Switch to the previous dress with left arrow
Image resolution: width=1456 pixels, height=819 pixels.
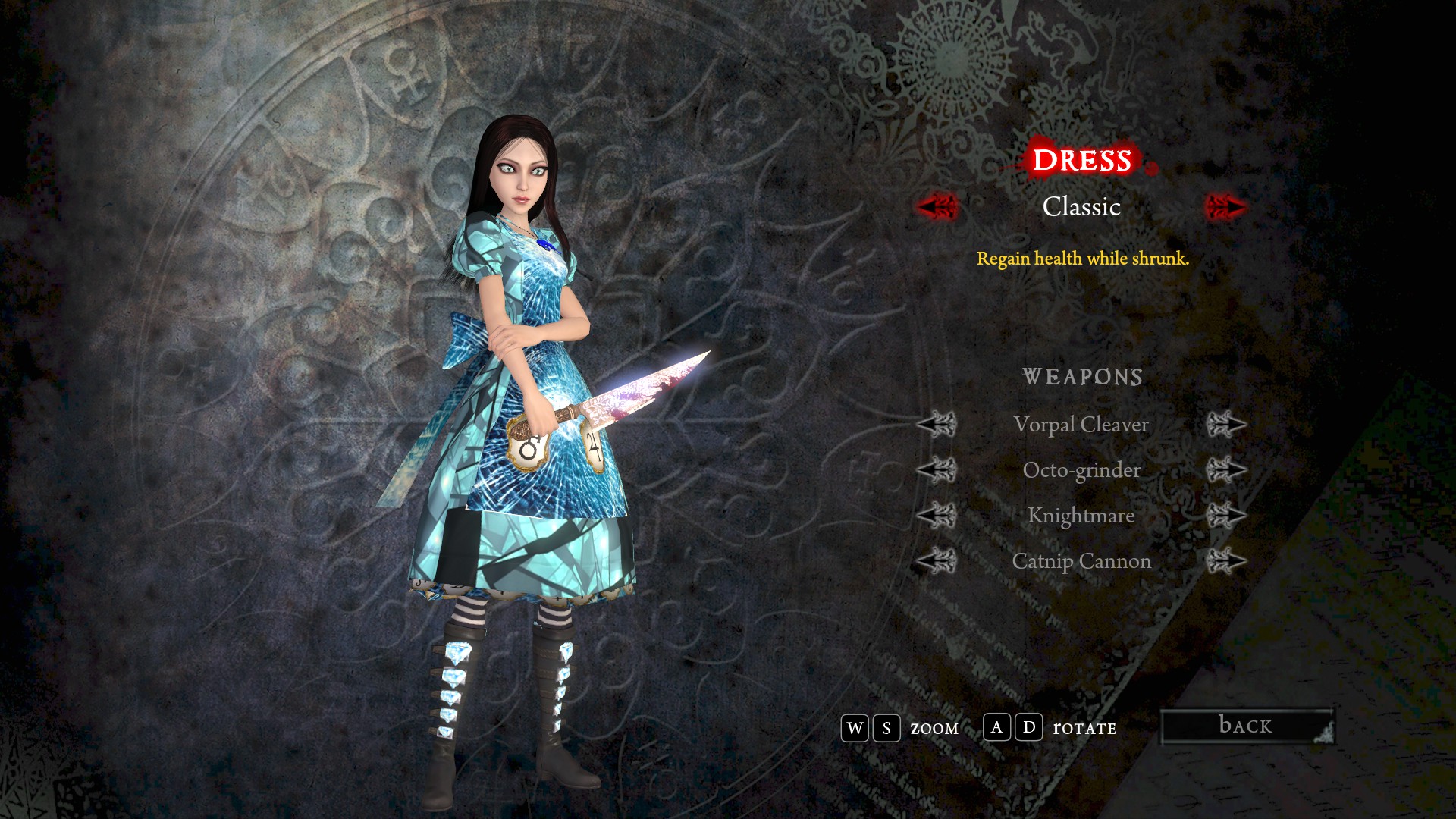(937, 206)
